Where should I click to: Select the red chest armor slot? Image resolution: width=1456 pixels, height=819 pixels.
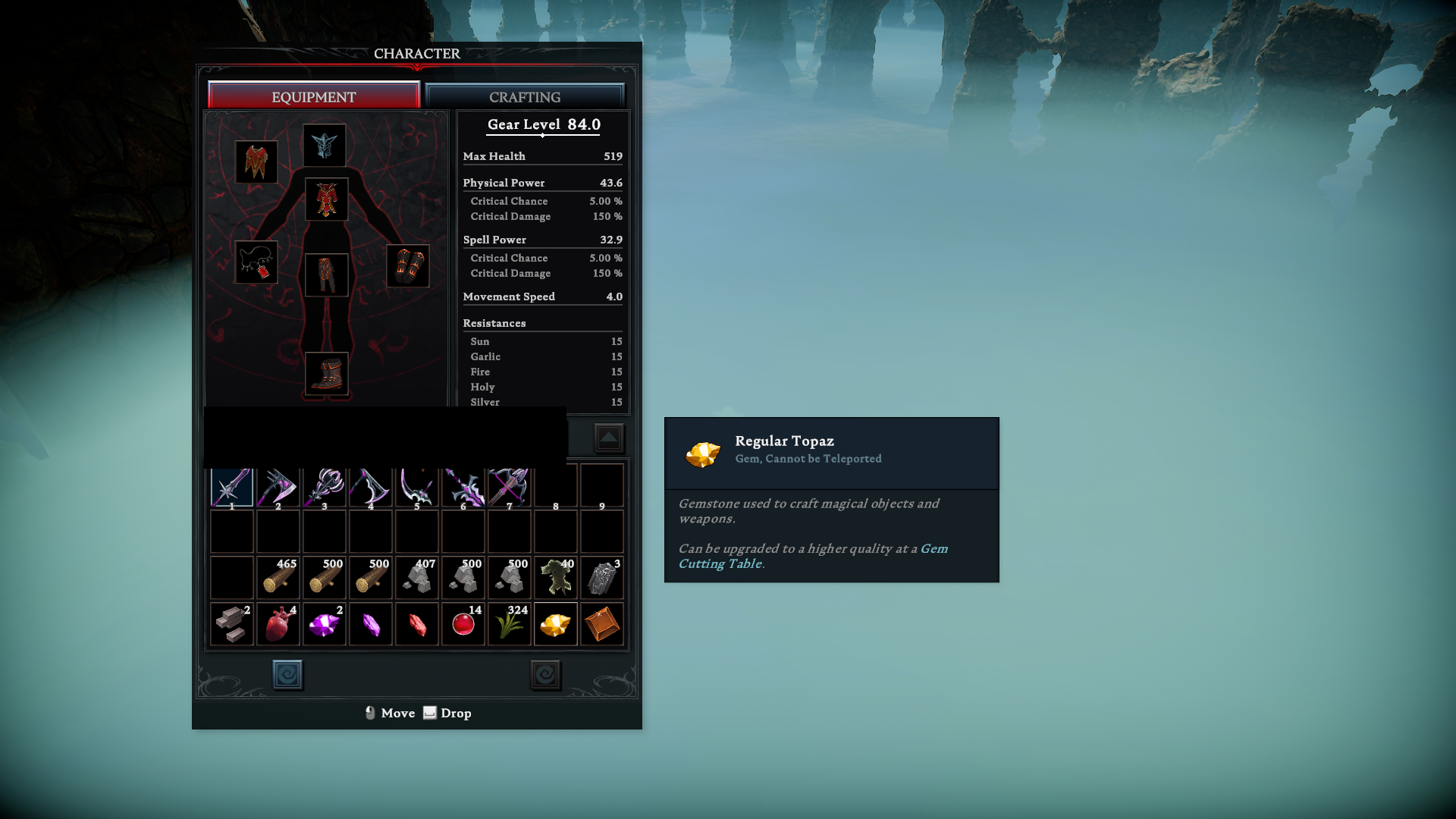click(327, 199)
